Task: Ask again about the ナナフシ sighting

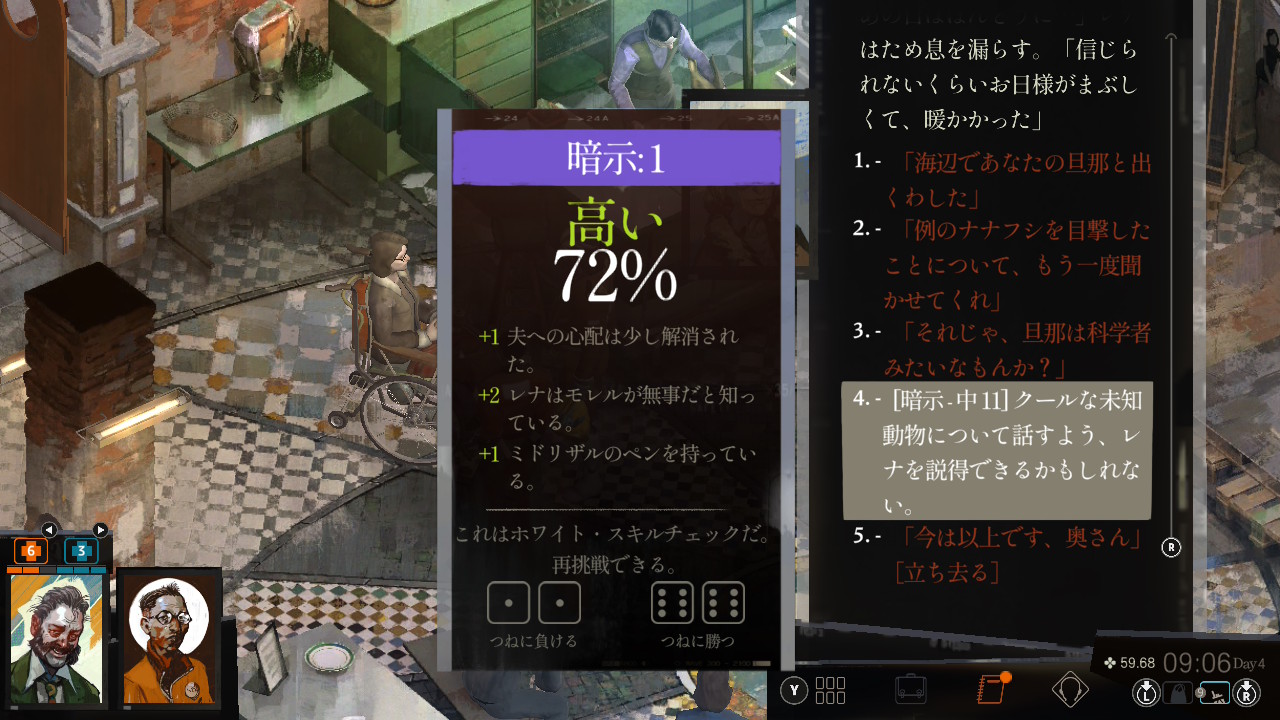Action: (x=1010, y=264)
